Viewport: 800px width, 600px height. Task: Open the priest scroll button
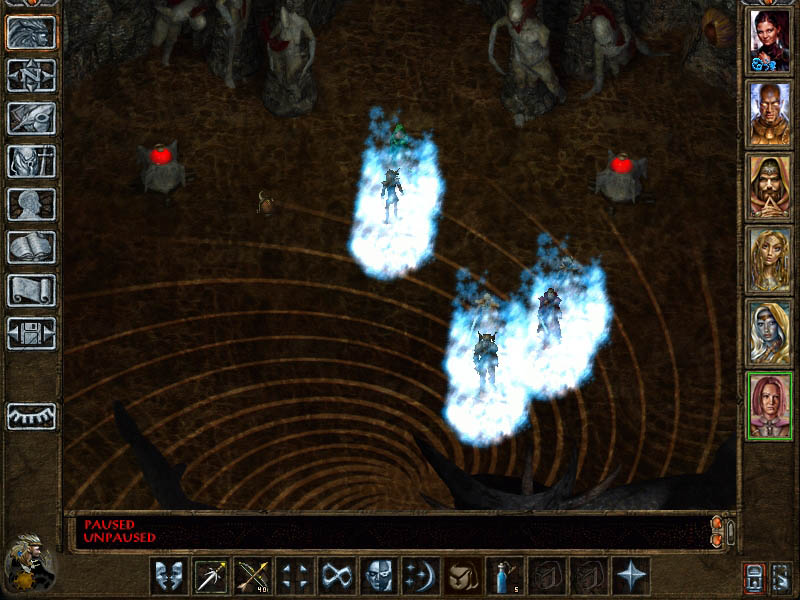tap(31, 290)
